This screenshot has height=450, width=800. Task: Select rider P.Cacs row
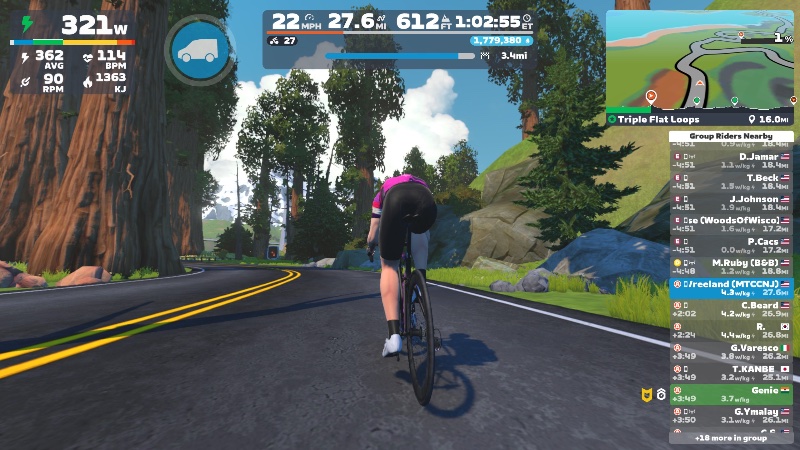click(731, 245)
